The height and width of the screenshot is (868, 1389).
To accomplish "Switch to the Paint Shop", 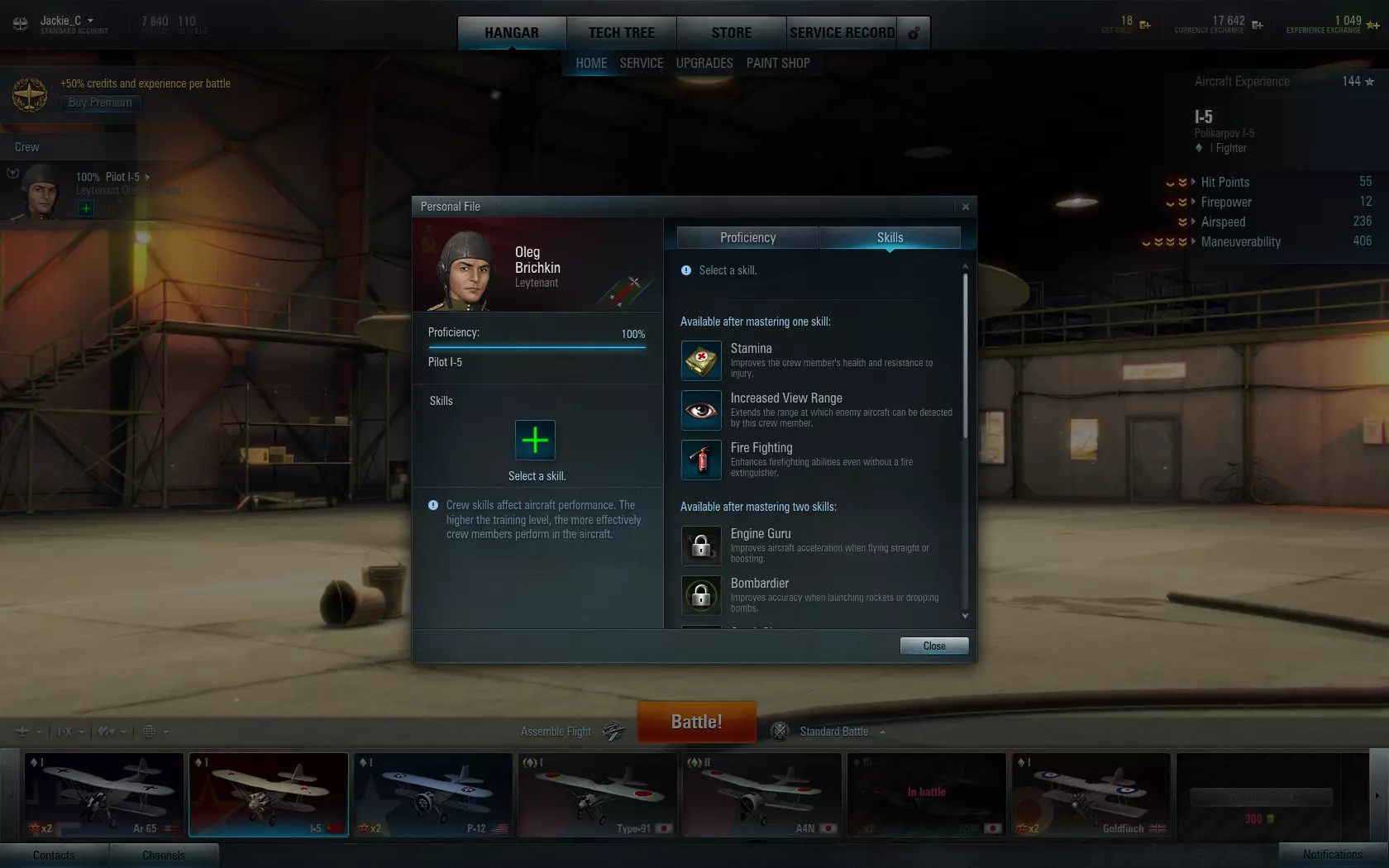I will point(778,63).
